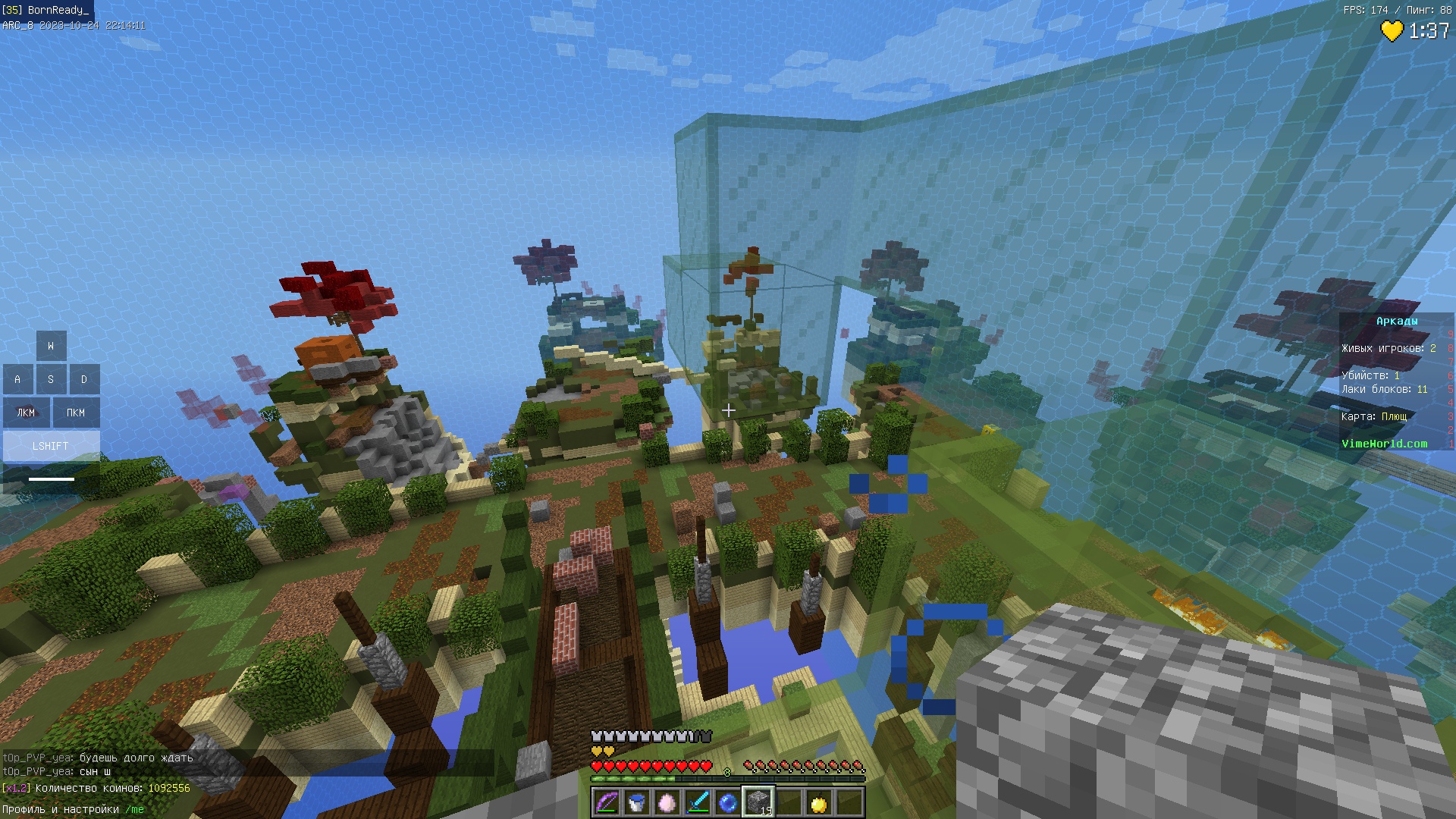
Task: Choose the pink egg in the hotbar
Action: 667,802
